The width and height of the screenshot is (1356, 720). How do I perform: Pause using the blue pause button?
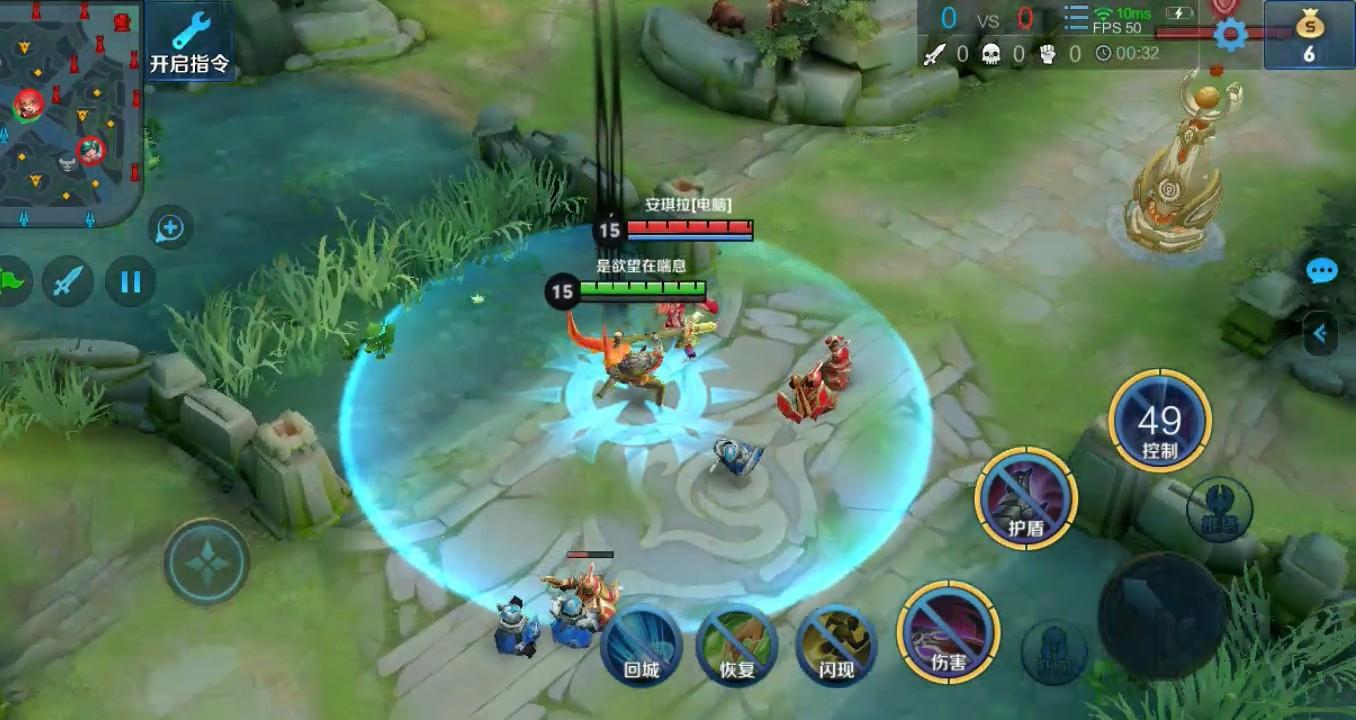pos(130,282)
